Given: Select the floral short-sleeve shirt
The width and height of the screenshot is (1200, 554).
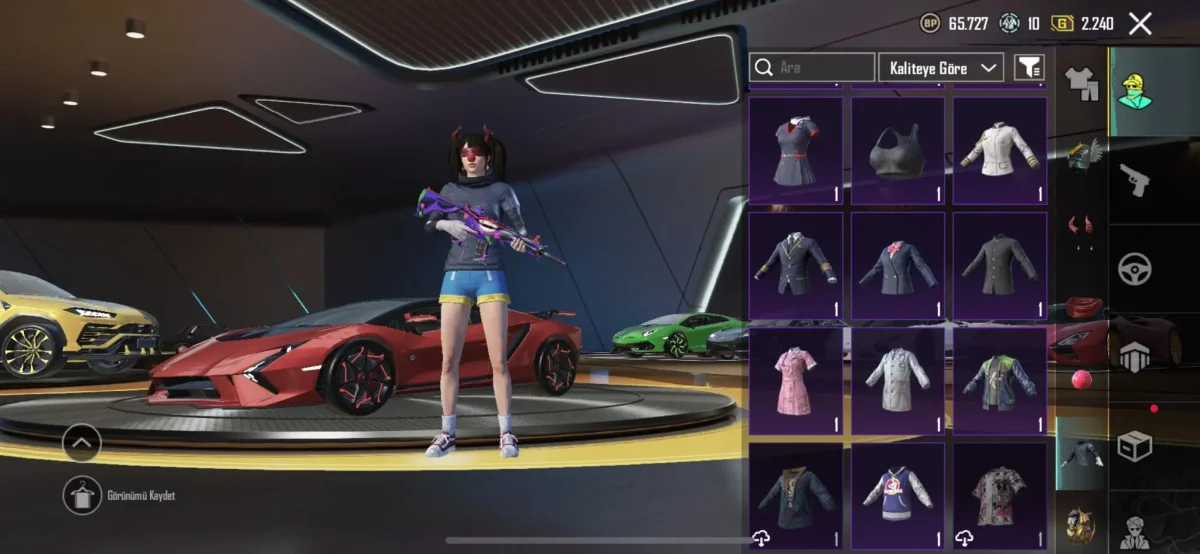Looking at the screenshot, I should (999, 496).
